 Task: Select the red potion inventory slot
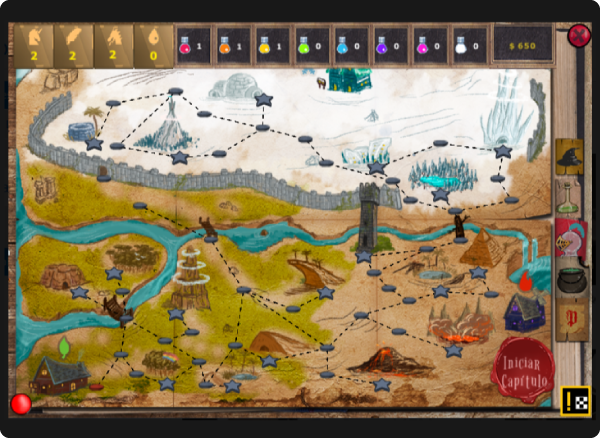(192, 46)
